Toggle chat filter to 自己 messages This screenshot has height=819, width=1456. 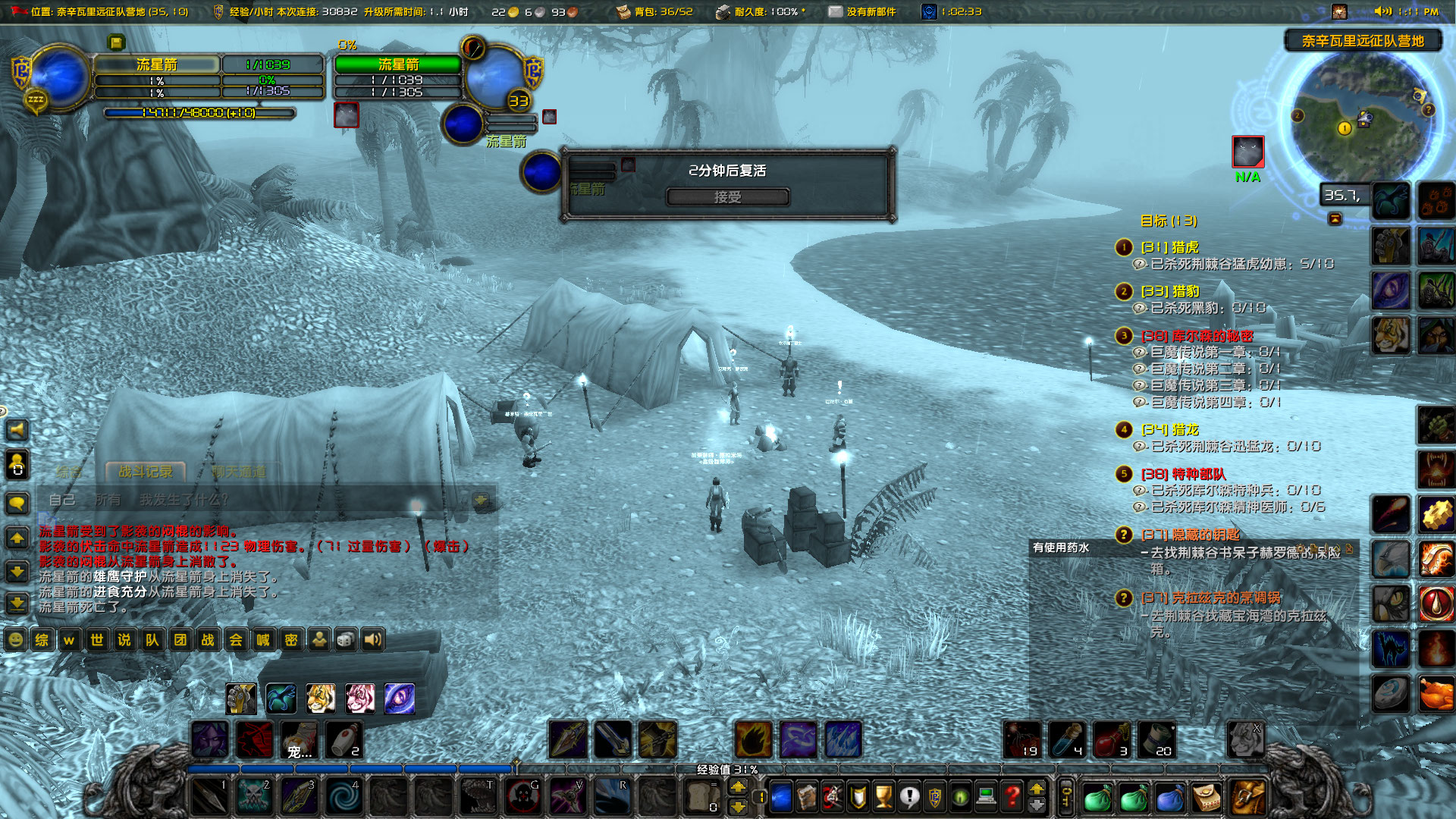coord(62,500)
